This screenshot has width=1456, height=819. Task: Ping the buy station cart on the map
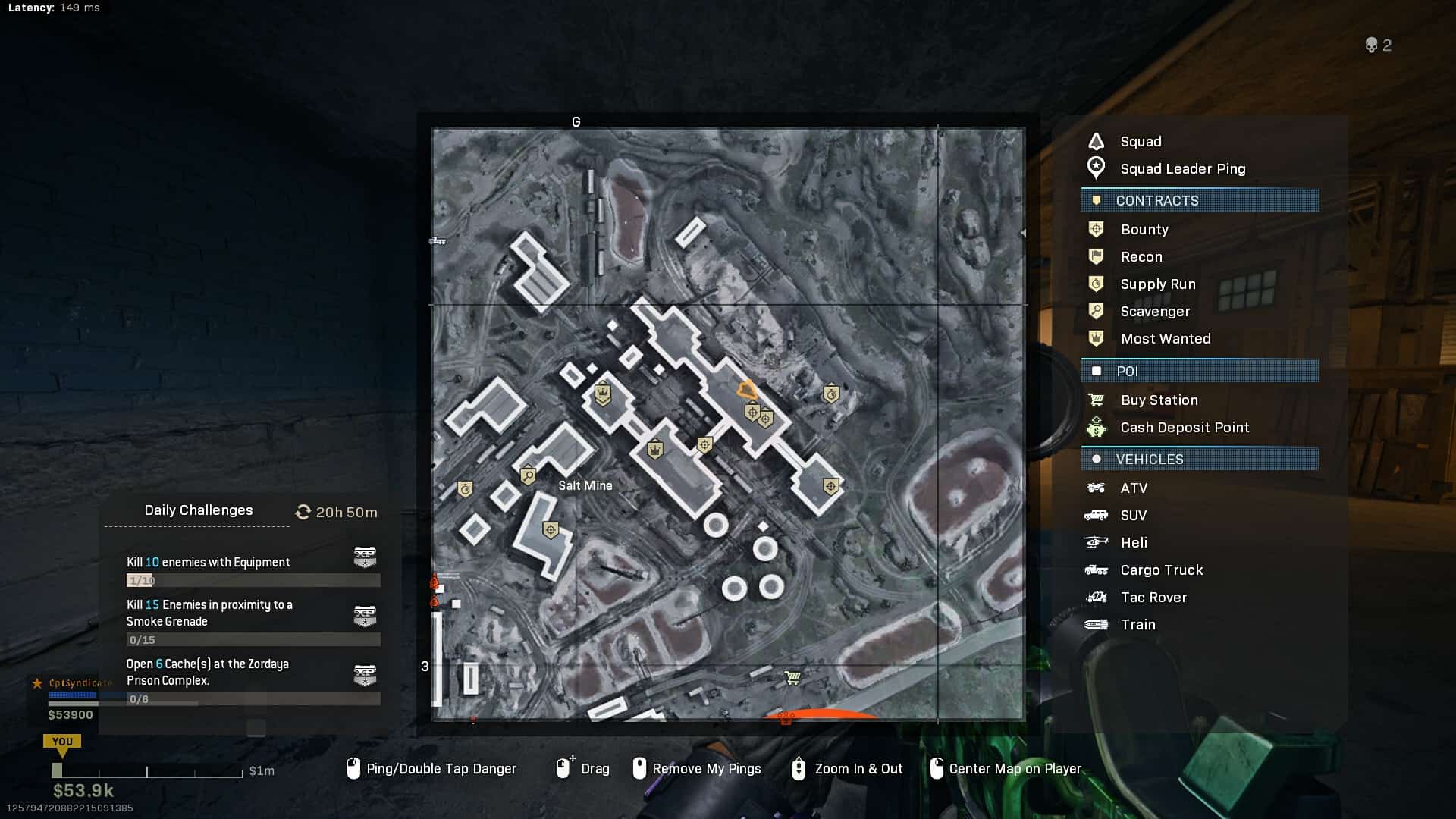792,677
